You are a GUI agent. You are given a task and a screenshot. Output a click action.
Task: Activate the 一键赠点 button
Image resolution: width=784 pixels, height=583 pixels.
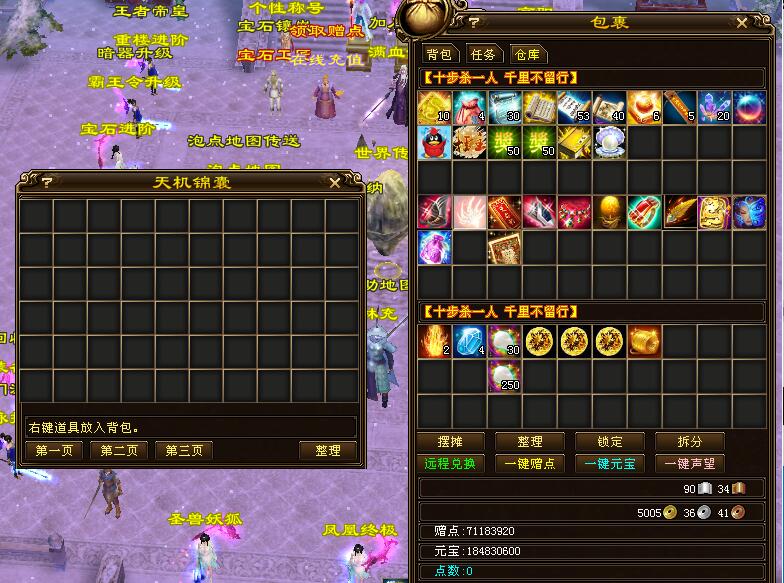(530, 464)
